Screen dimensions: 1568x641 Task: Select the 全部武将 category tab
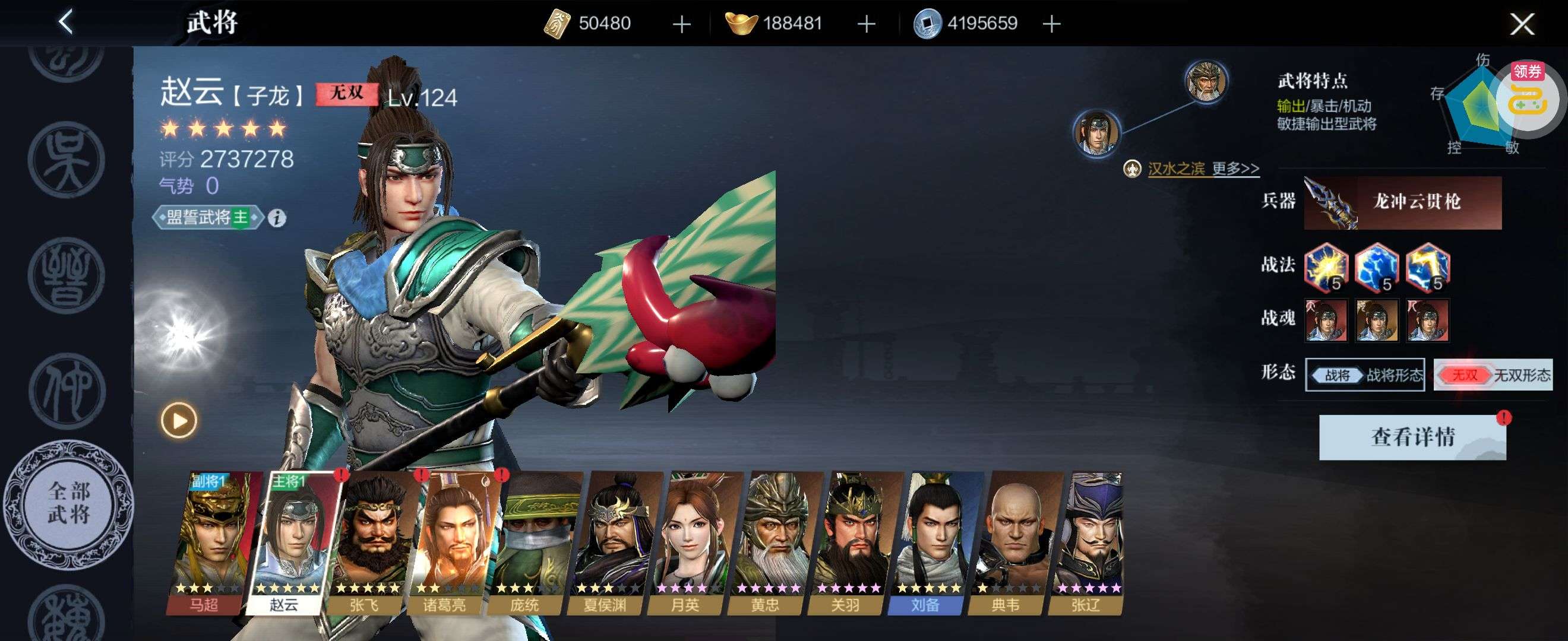pyautogui.click(x=68, y=503)
